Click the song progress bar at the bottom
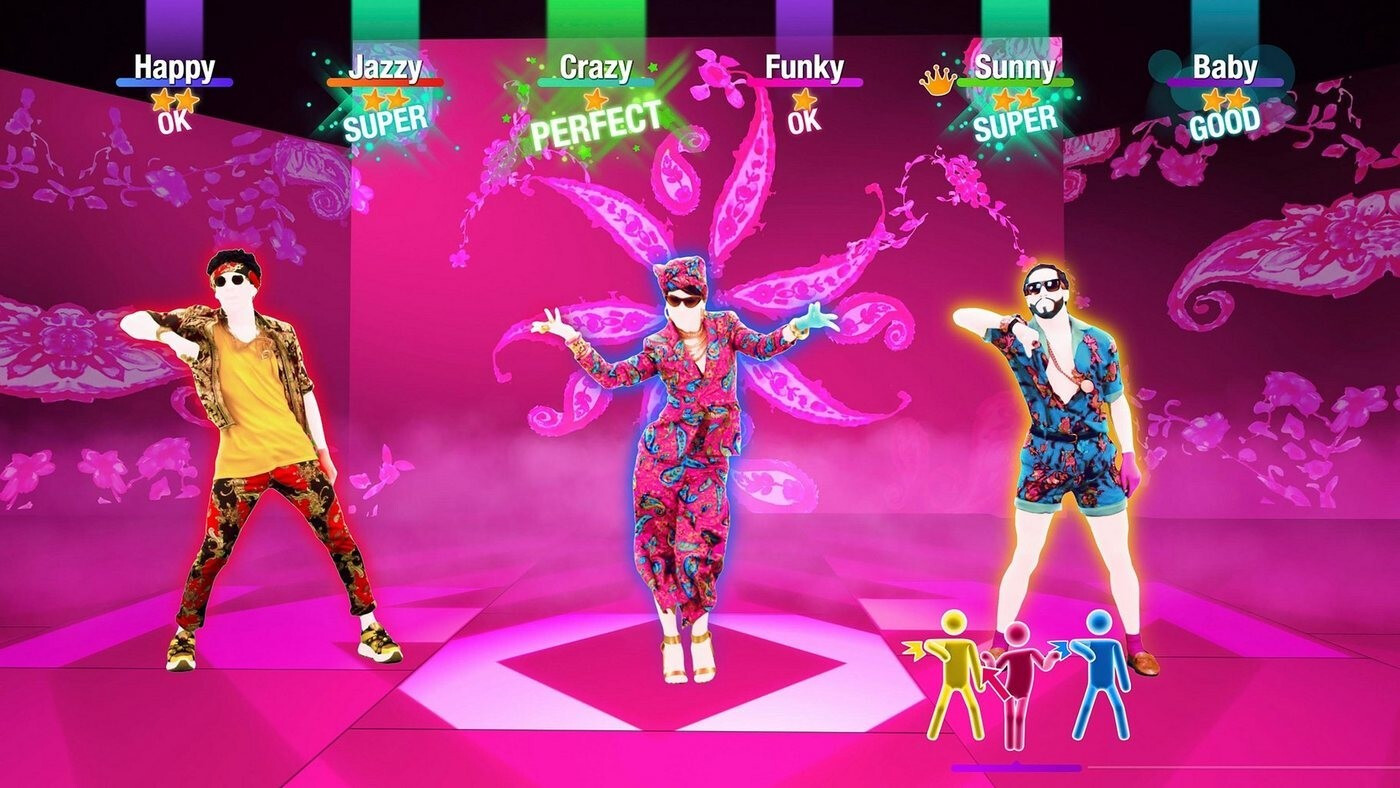 pyautogui.click(x=1100, y=770)
